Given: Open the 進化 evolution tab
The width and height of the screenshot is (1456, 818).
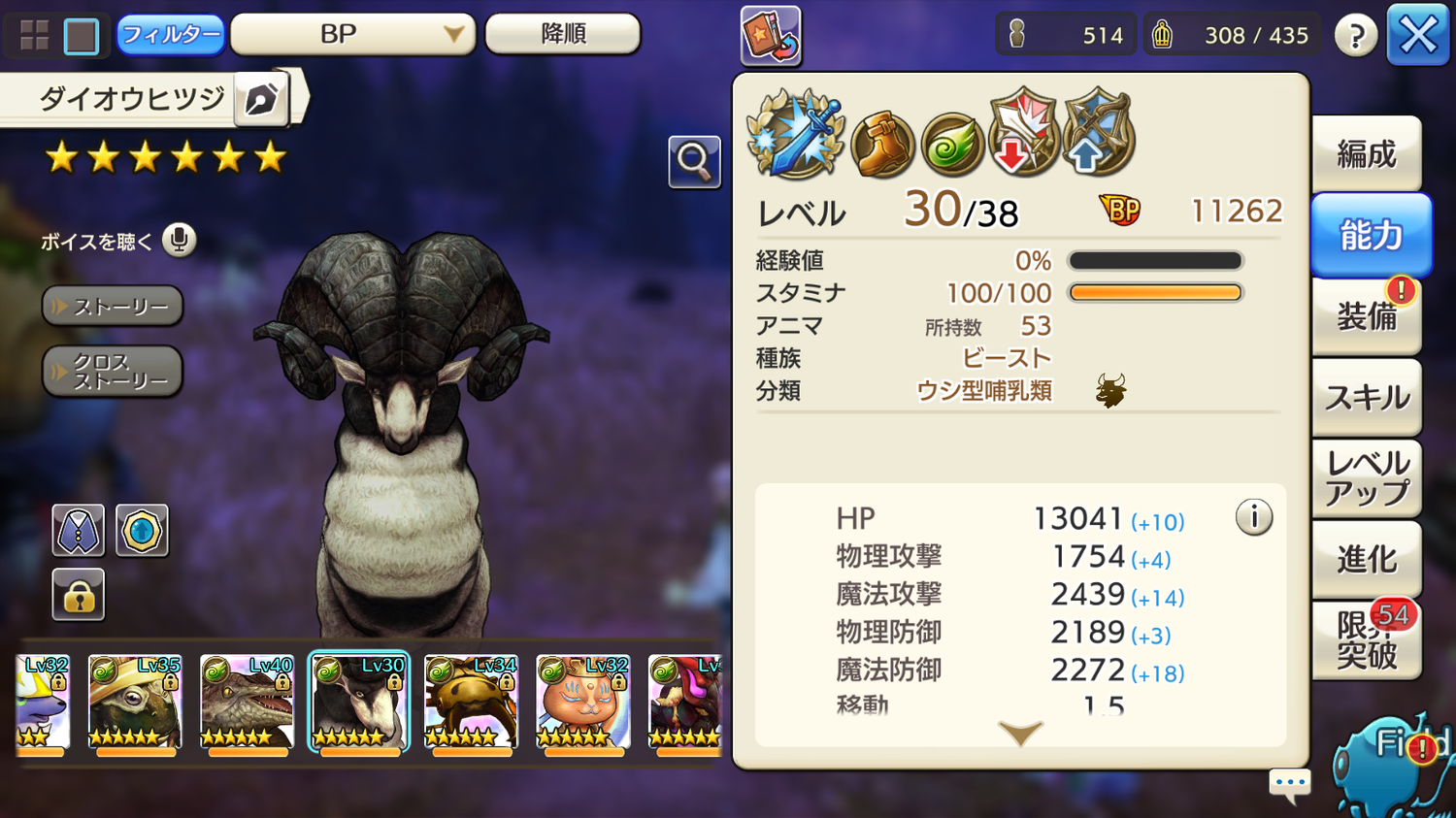Looking at the screenshot, I should point(1366,560).
